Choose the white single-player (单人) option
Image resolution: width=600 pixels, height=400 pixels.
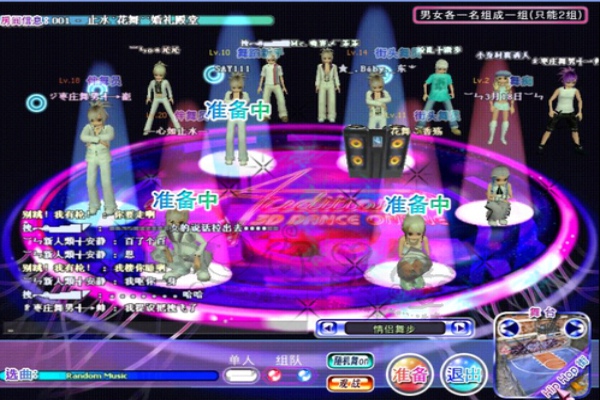240,376
